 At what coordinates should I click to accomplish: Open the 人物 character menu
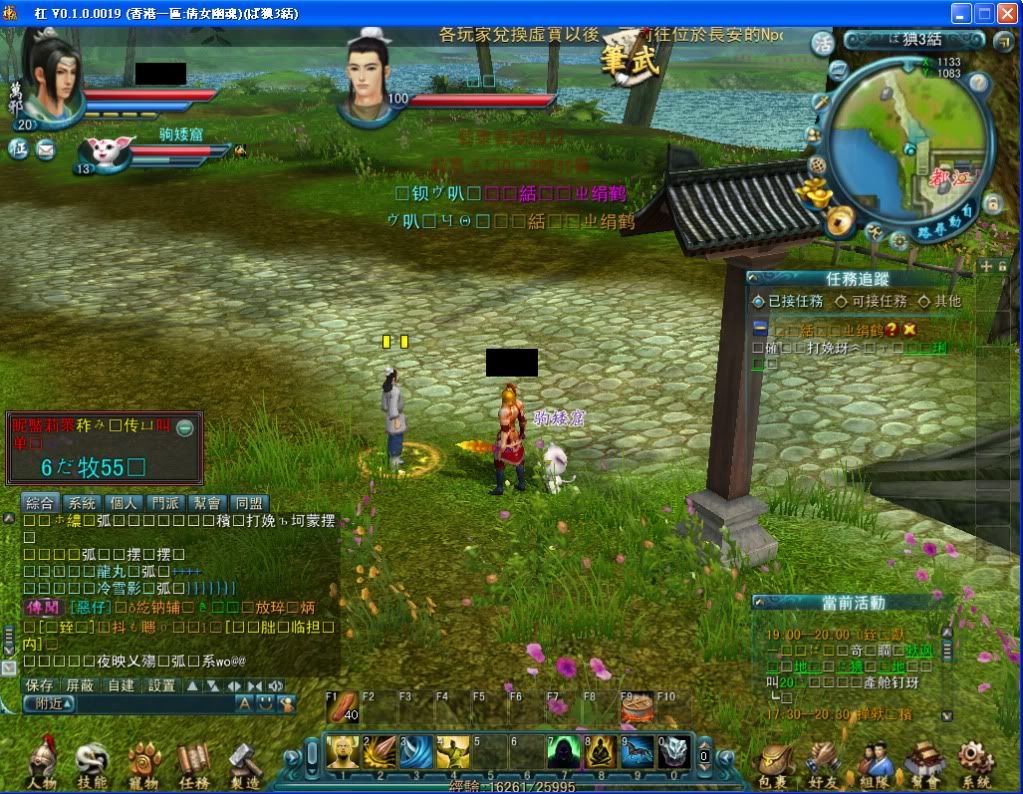(42, 763)
